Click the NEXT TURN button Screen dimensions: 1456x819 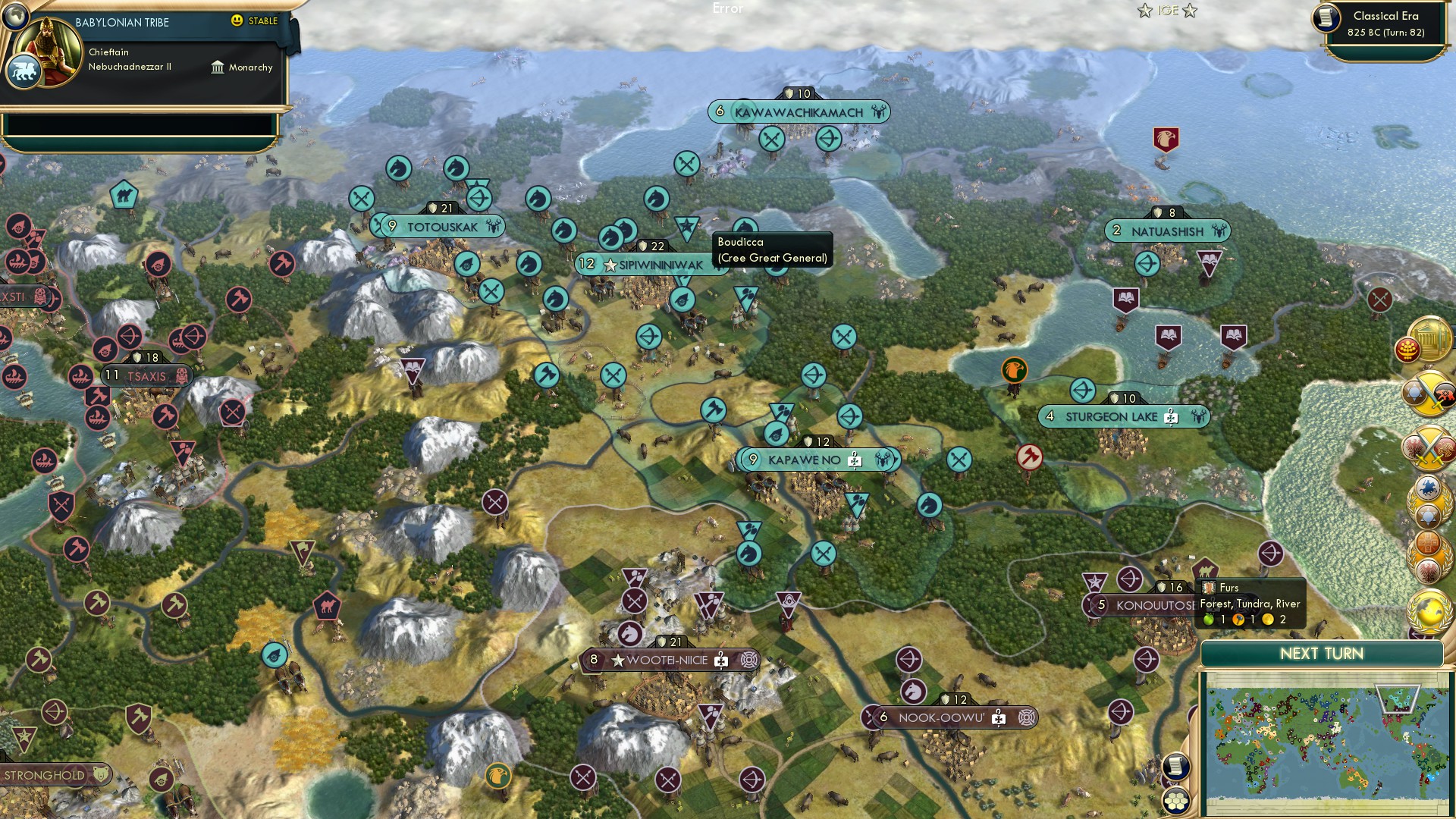click(1324, 653)
